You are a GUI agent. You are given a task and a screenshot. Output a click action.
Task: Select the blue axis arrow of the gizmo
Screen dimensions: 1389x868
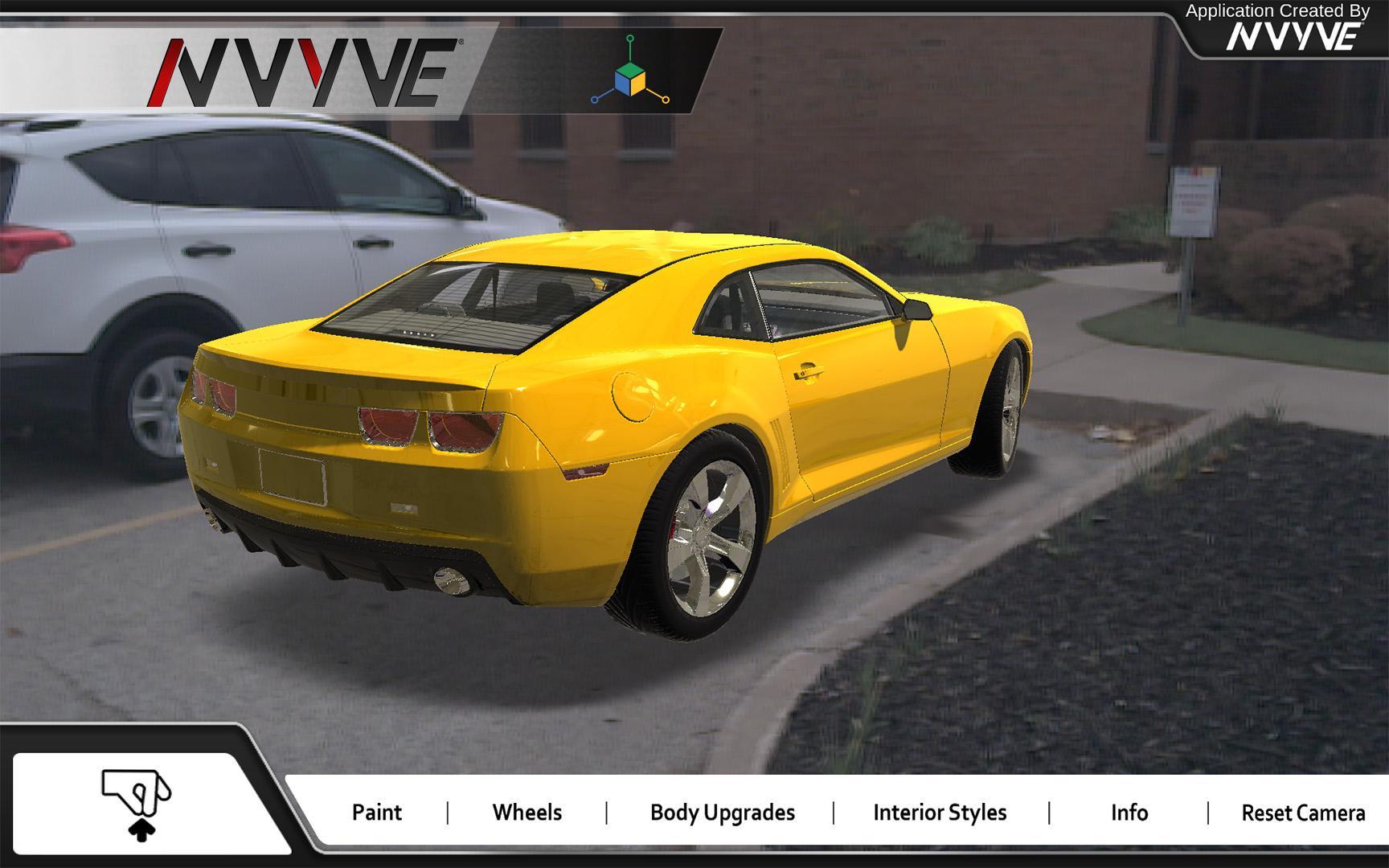click(x=596, y=99)
